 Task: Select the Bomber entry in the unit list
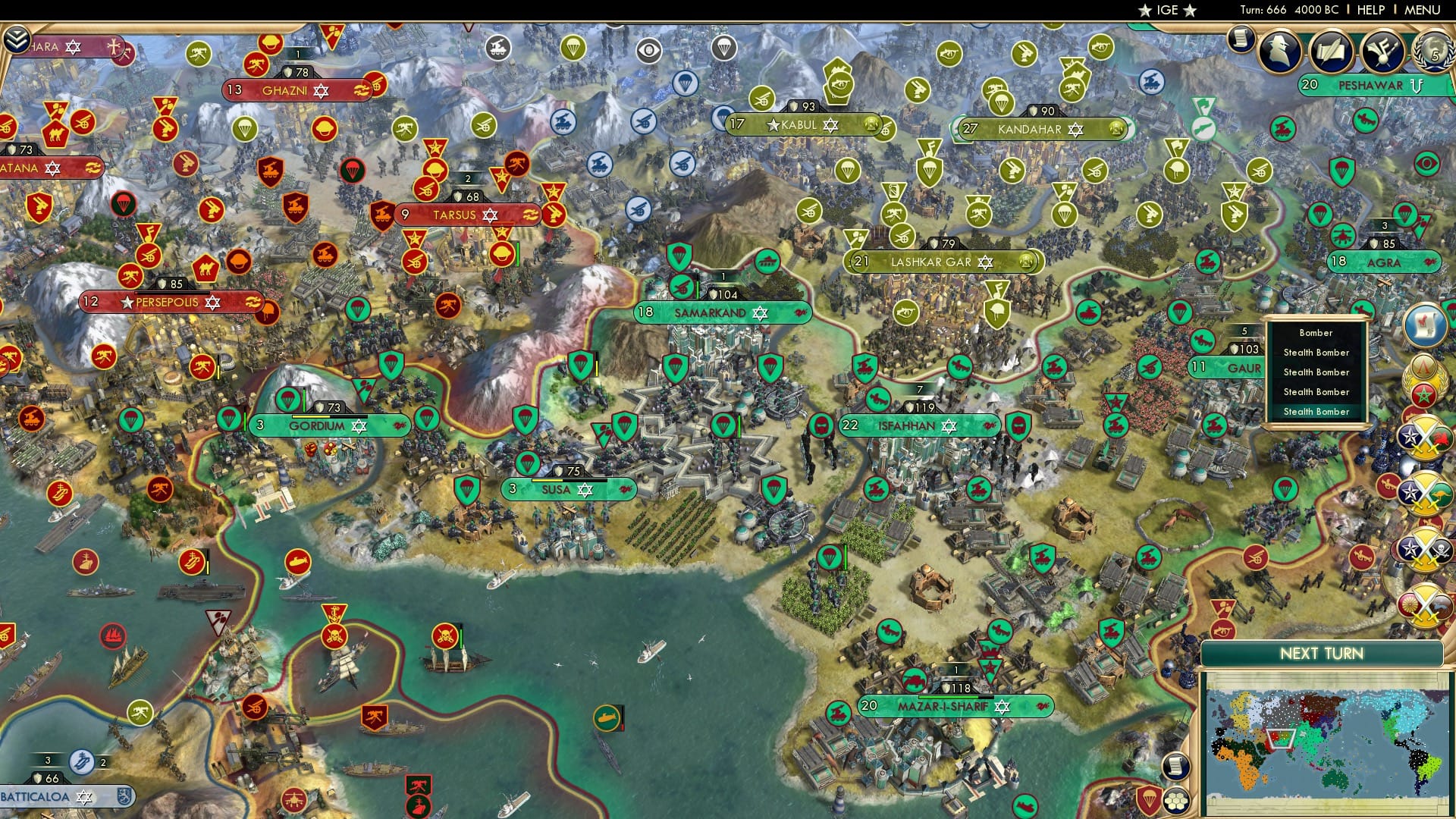[1315, 333]
